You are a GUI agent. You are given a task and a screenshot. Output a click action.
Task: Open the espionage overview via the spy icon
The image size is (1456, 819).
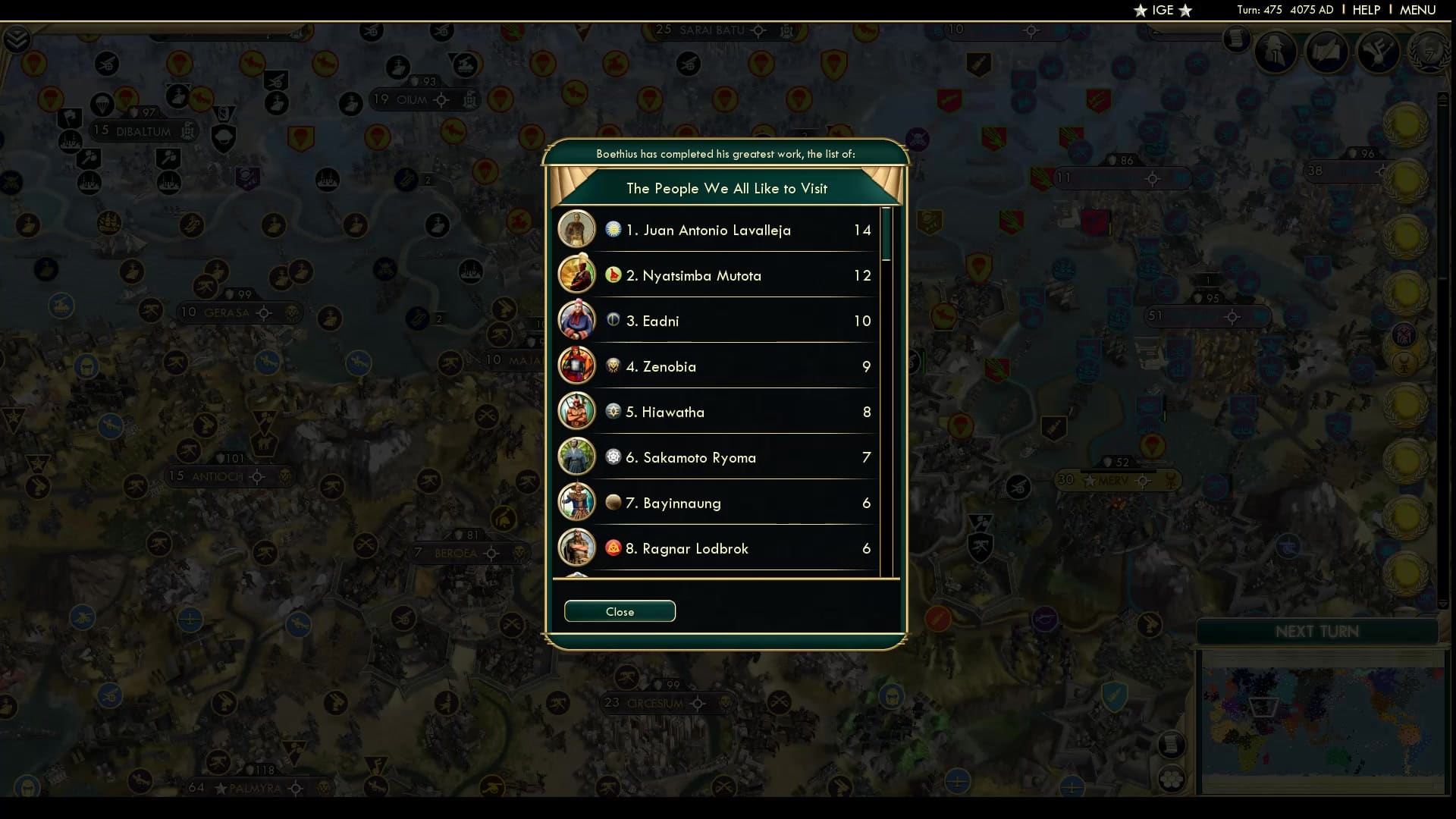coord(1275,52)
